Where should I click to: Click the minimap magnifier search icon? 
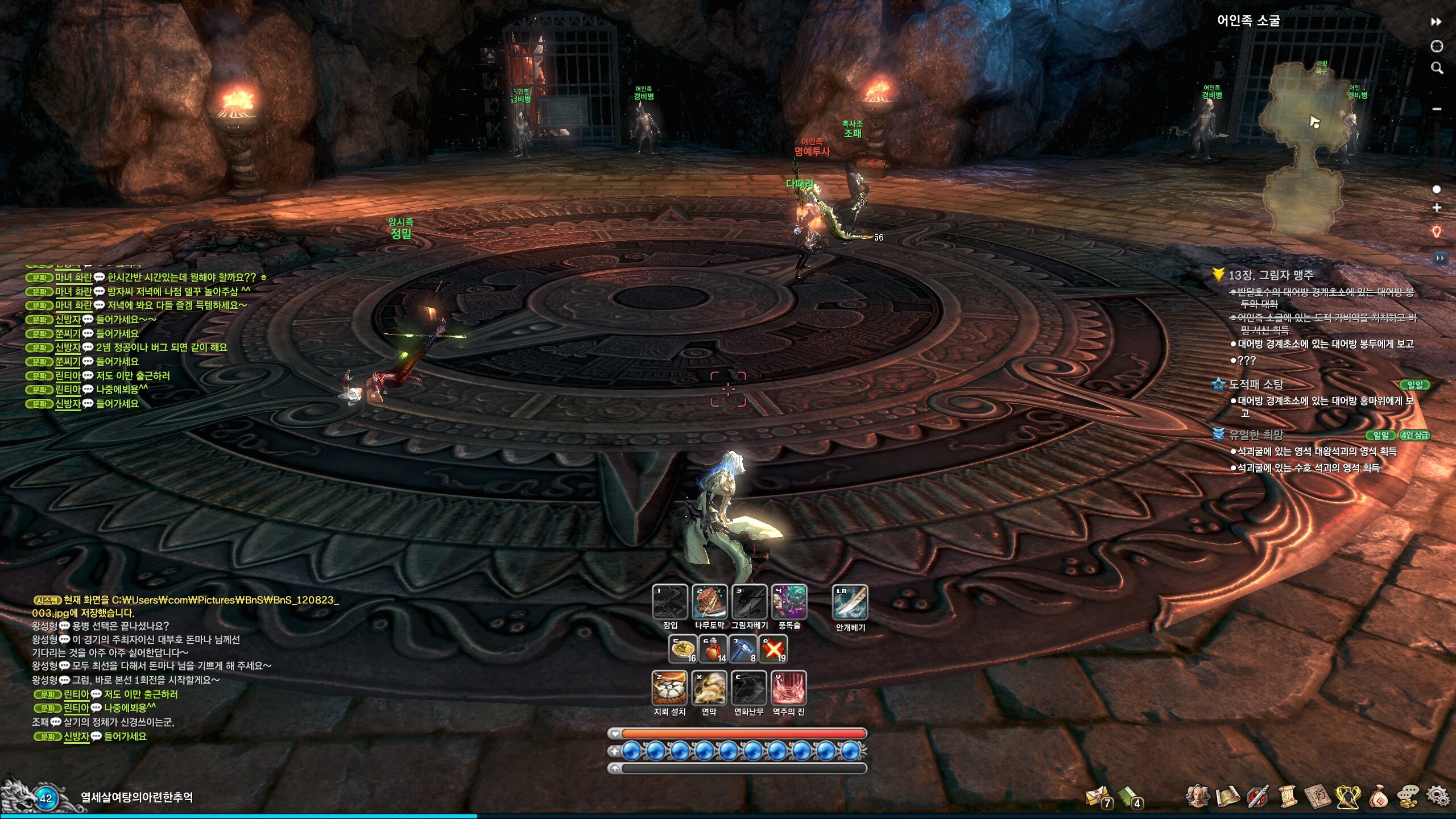tap(1437, 68)
